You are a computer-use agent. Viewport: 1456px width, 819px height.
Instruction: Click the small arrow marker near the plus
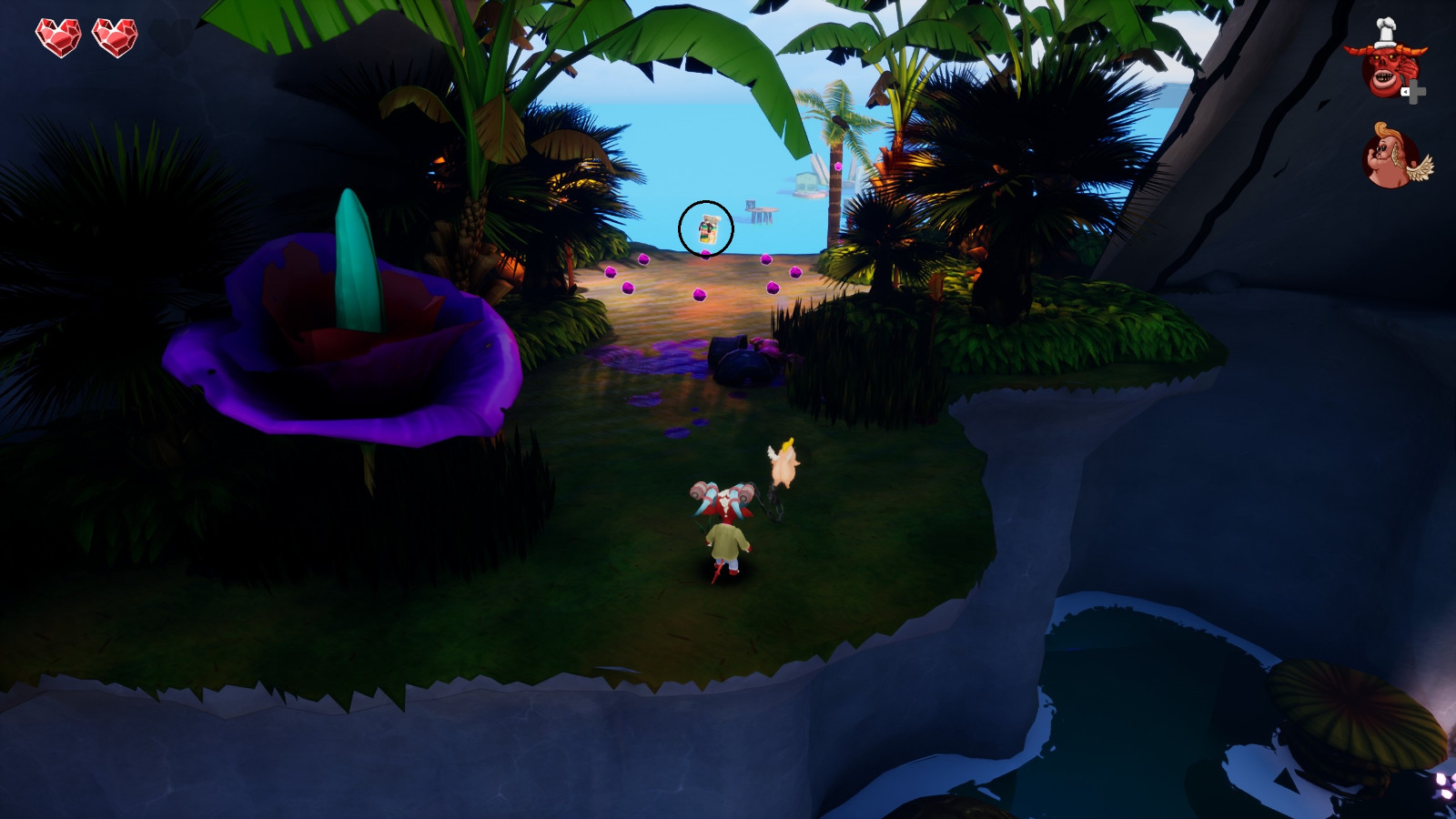[1405, 92]
